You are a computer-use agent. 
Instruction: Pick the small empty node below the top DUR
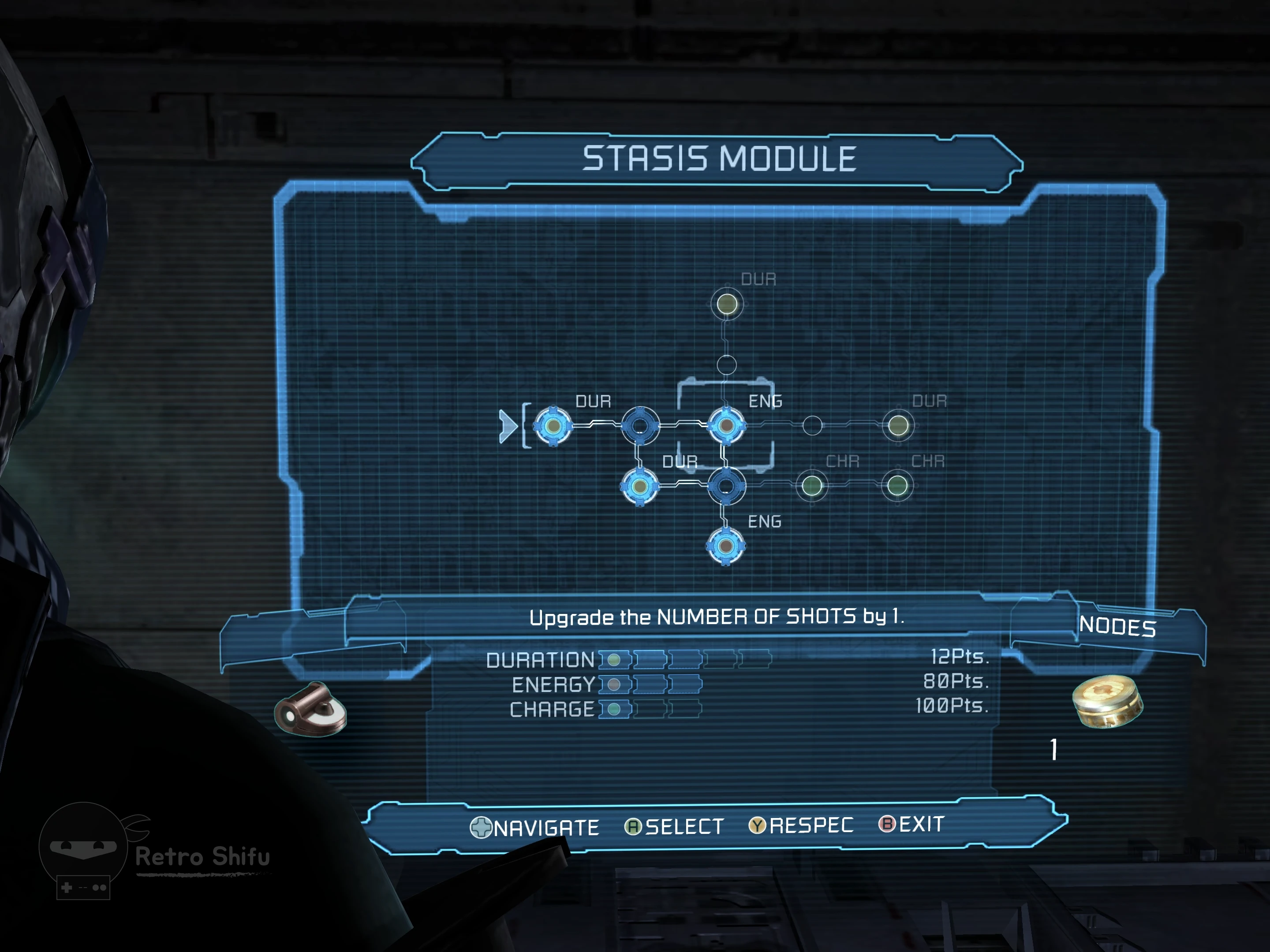point(727,365)
